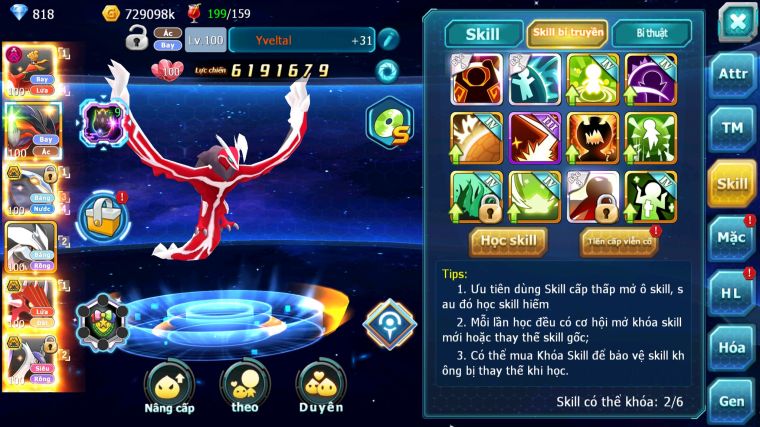Edit the Yveltal name with the pencil icon
The image size is (760, 427).
click(388, 39)
